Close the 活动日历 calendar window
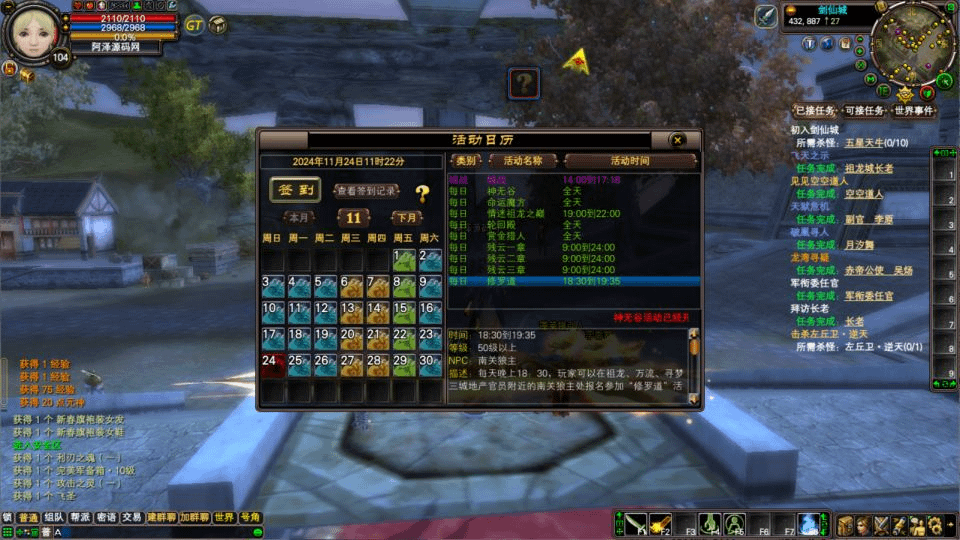The width and height of the screenshot is (960, 540). pos(677,140)
